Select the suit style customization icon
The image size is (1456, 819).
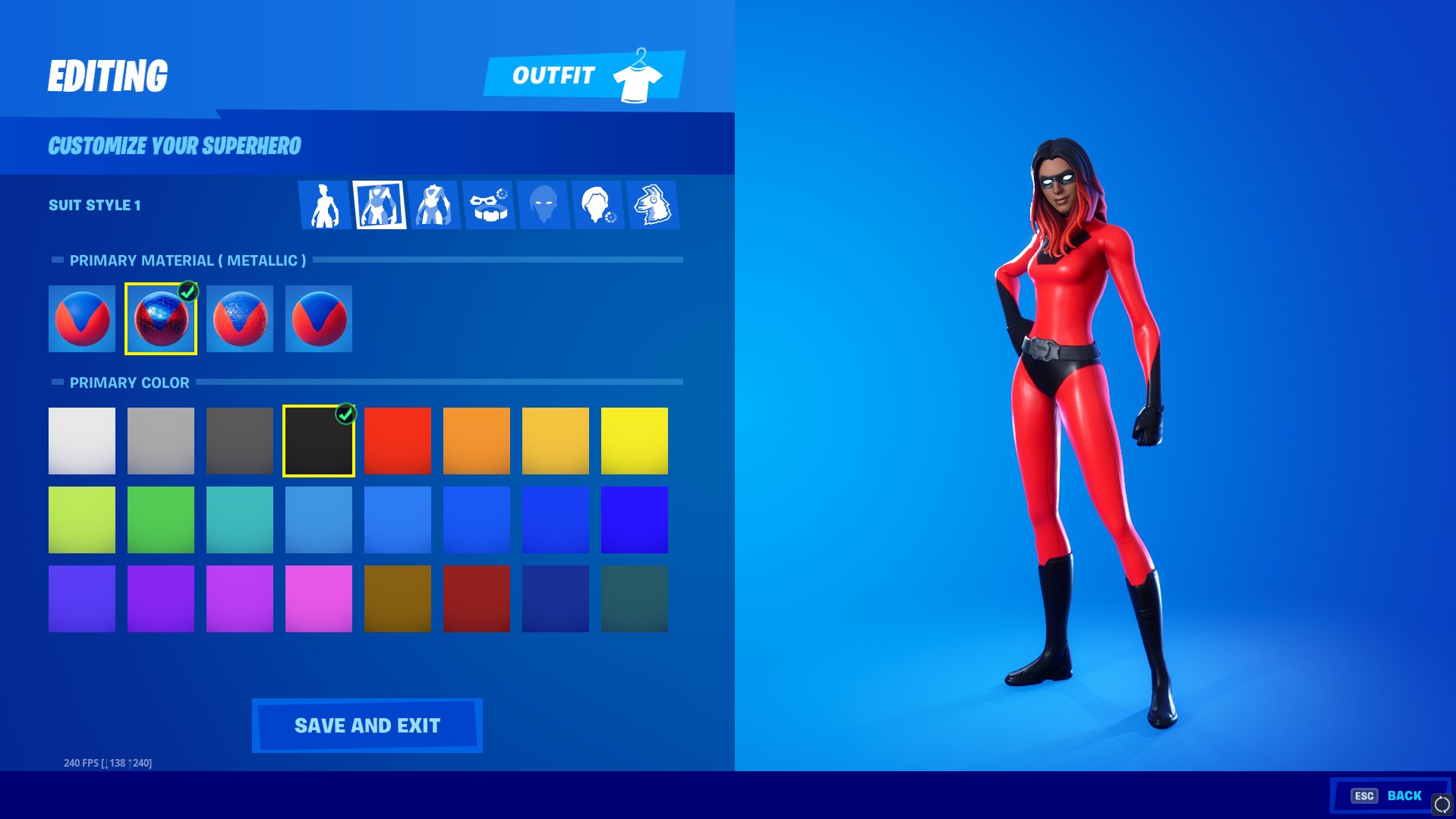pyautogui.click(x=380, y=203)
